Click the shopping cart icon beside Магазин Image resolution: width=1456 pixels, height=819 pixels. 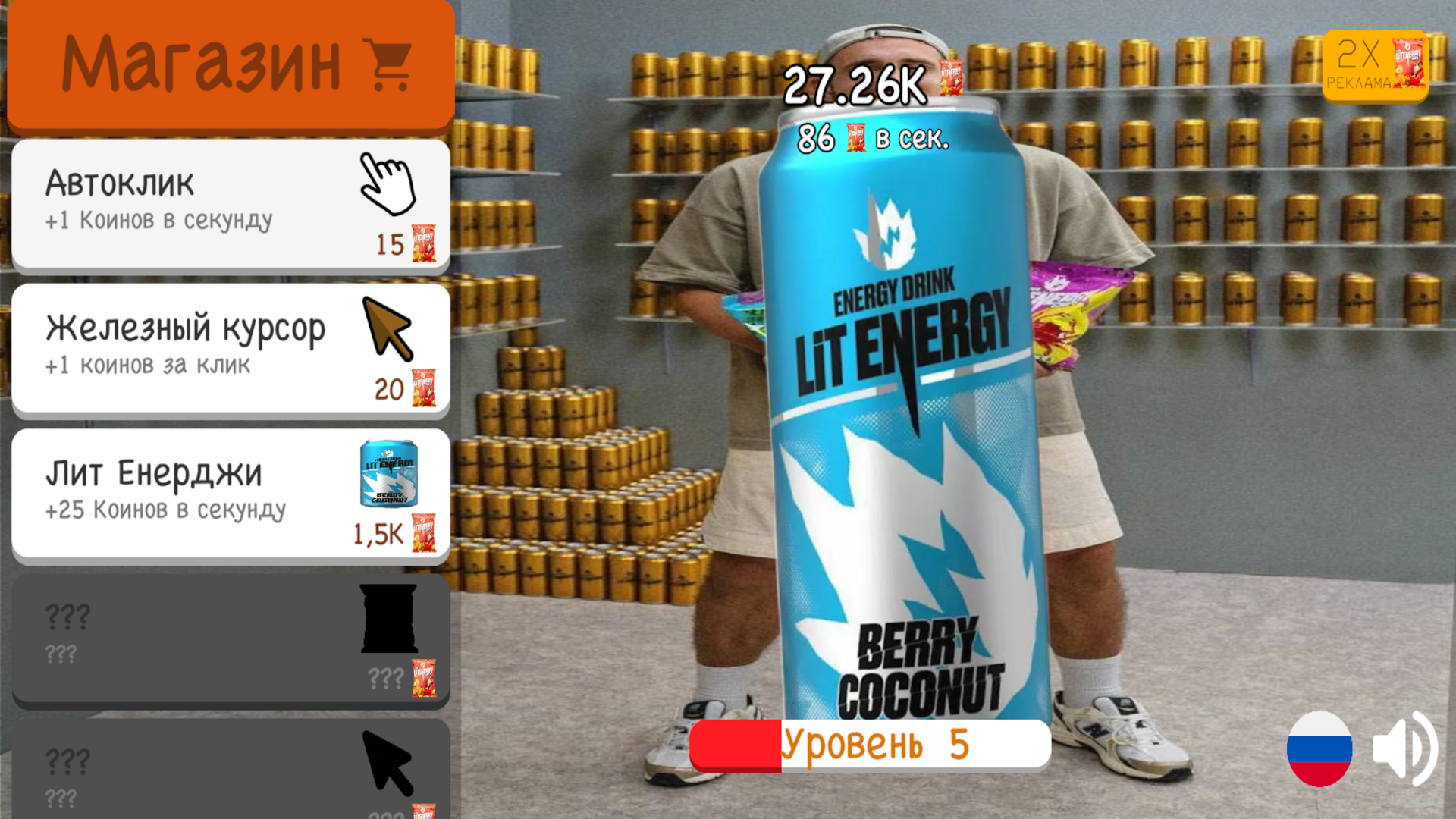tap(387, 64)
